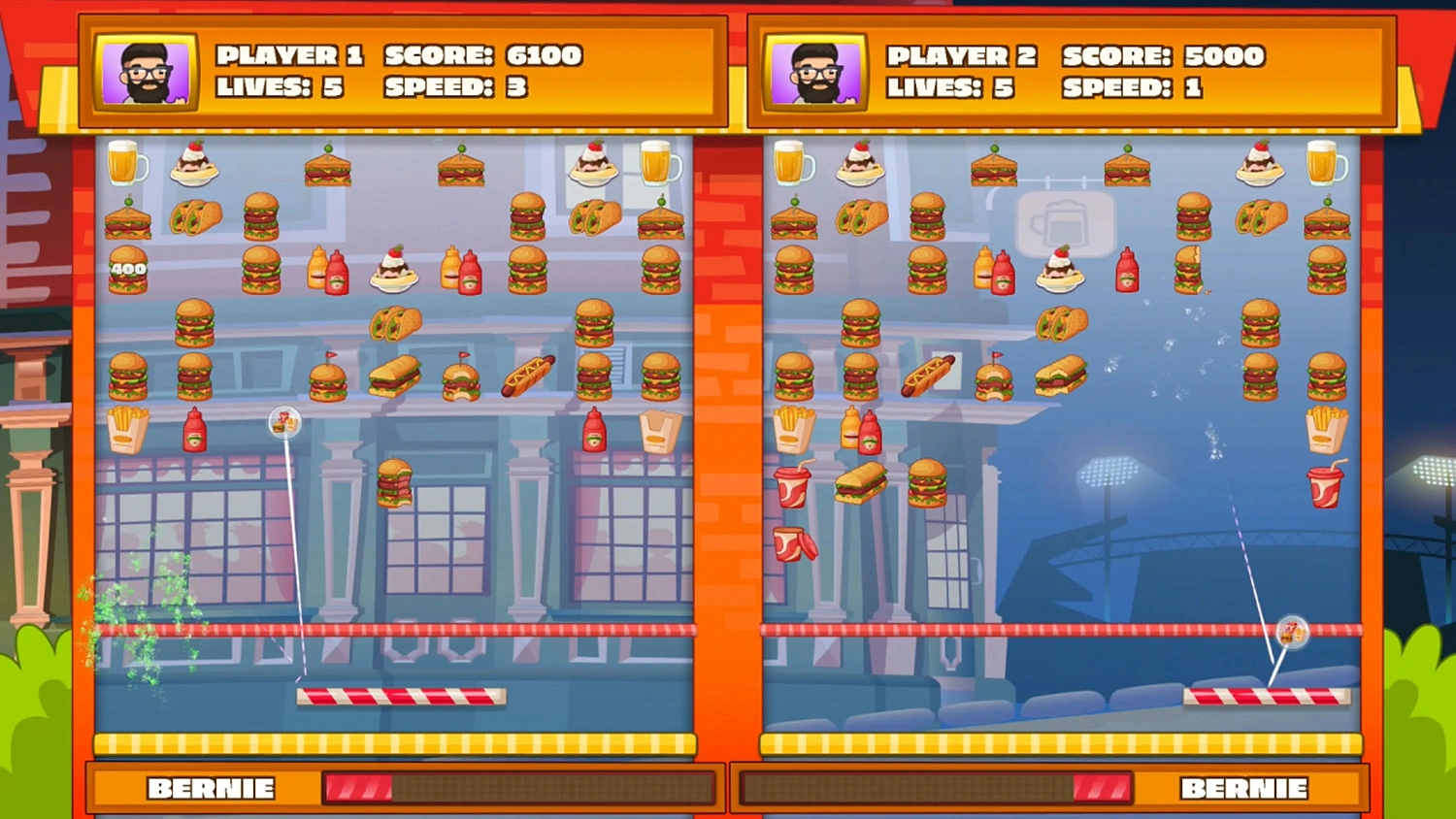Click the ball above Player 1's paddle
This screenshot has width=1456, height=819.
tap(283, 422)
